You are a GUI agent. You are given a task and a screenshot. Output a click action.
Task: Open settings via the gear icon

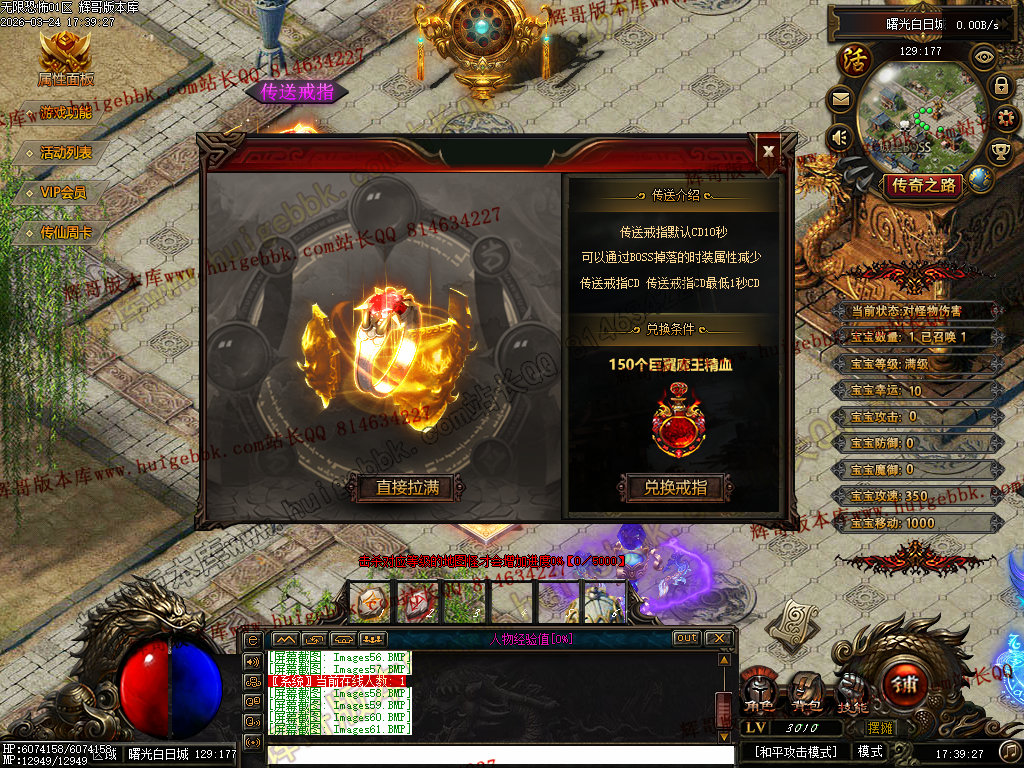tap(1006, 118)
